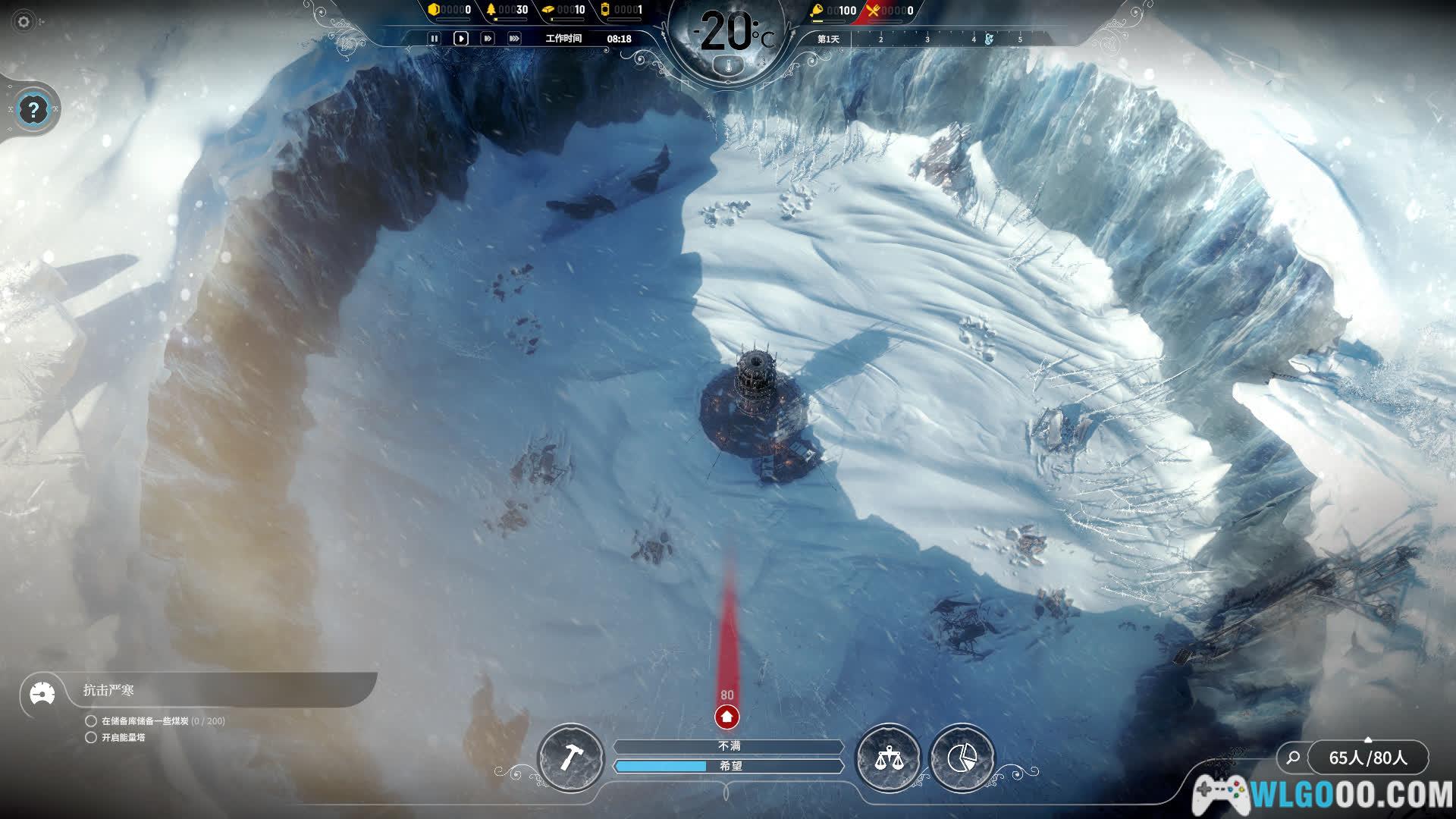This screenshot has width=1456, height=819.
Task: Open the hammer construction menu
Action: tap(570, 757)
